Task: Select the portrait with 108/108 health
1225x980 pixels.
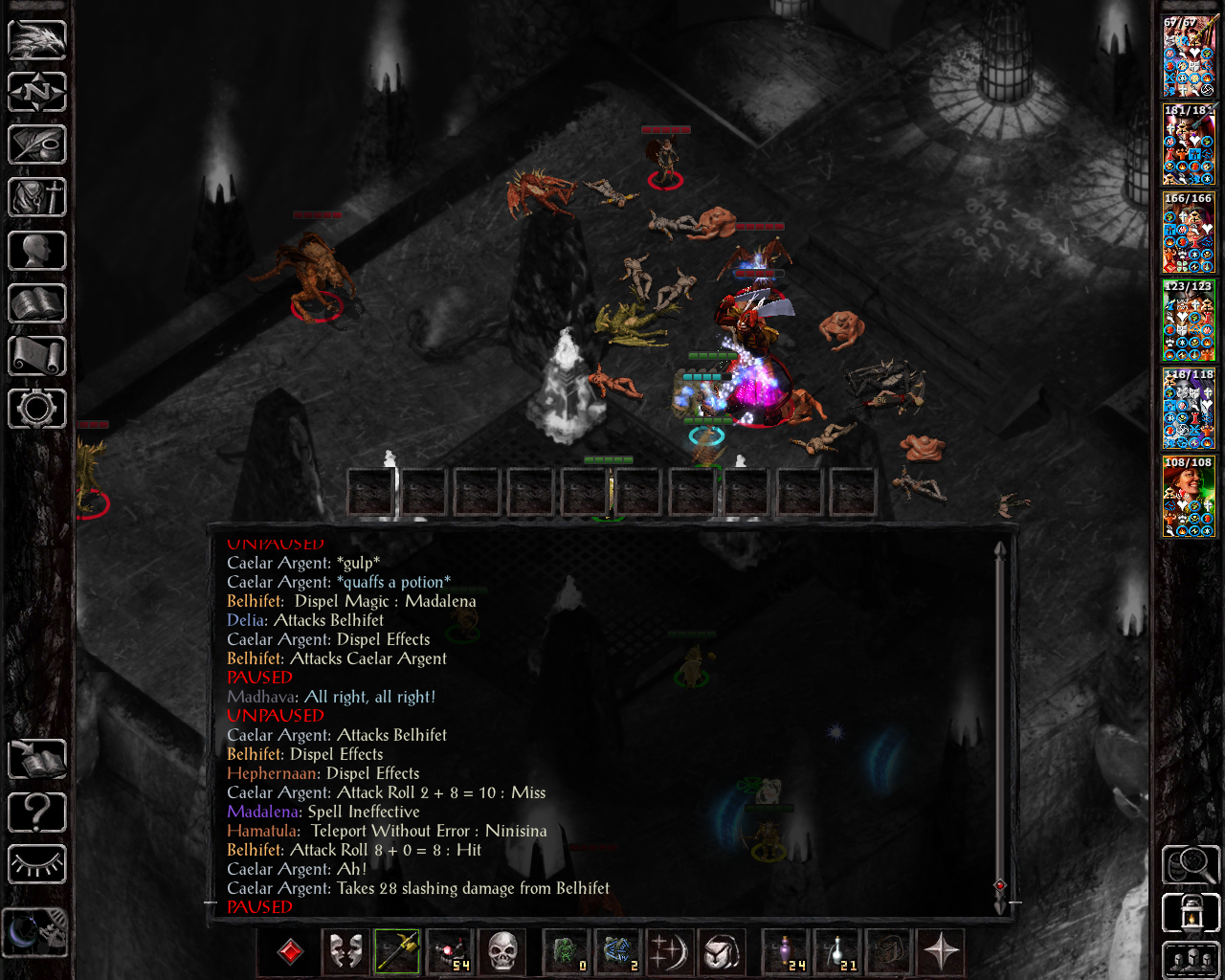Action: [1189, 497]
